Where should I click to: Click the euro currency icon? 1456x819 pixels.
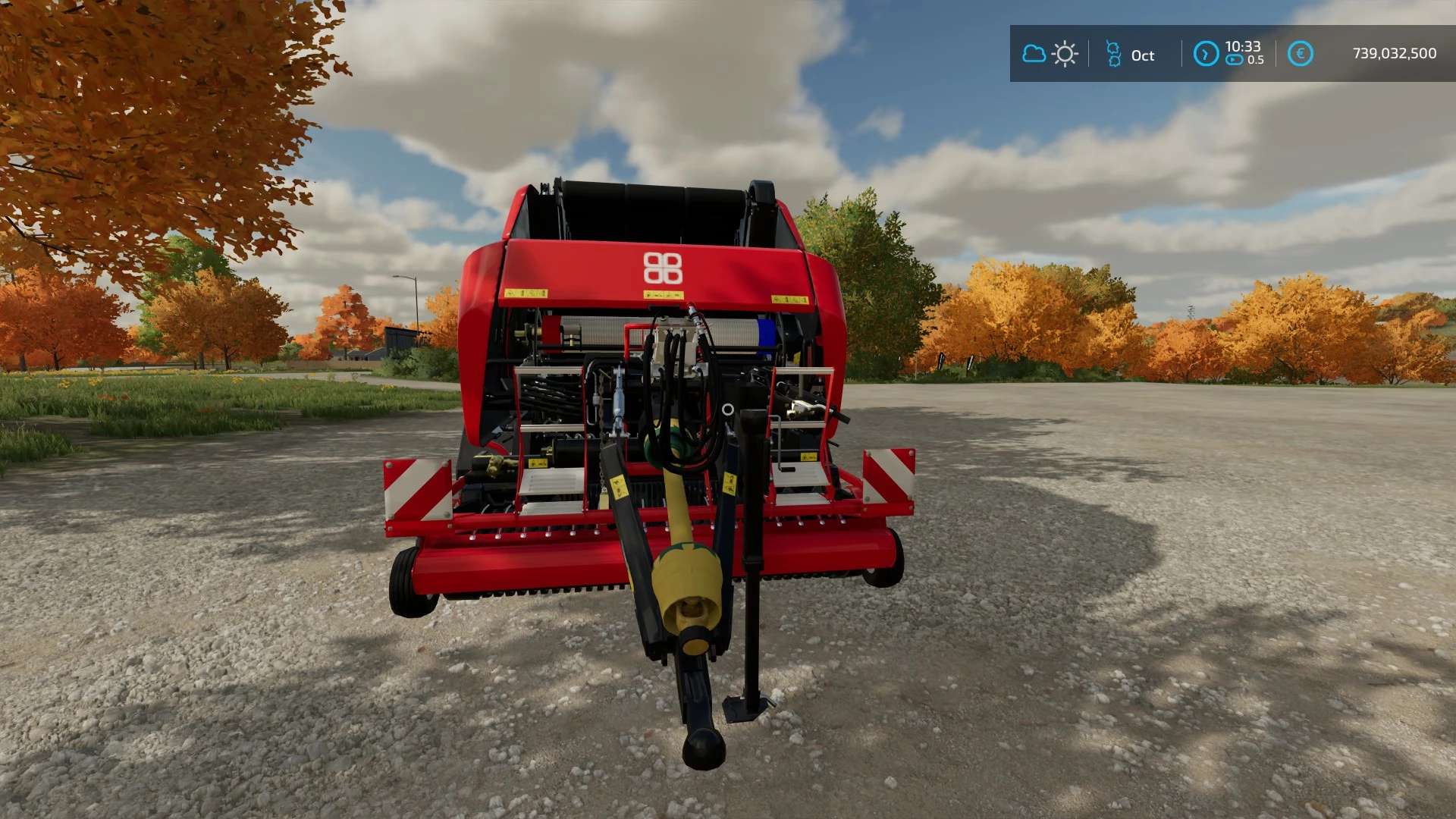pos(1300,54)
